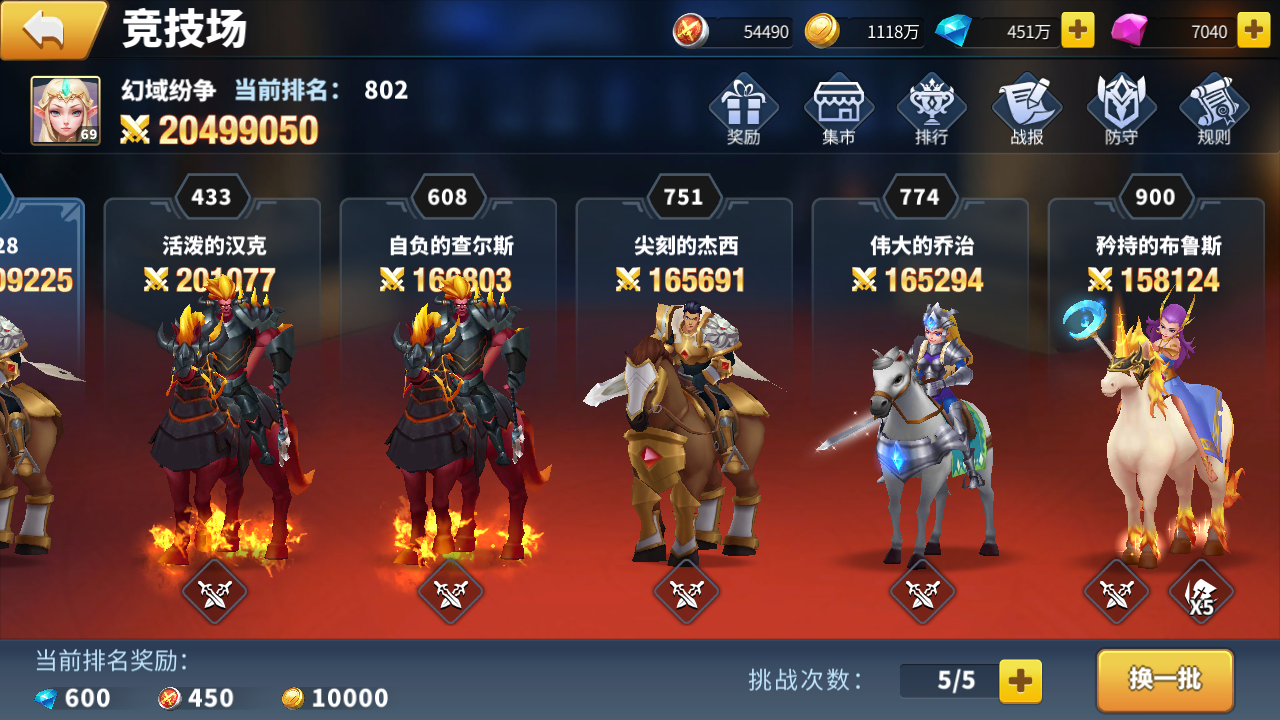The image size is (1280, 720).
Task: Challenge 伟大的乔治 with the swords icon
Action: [x=920, y=590]
